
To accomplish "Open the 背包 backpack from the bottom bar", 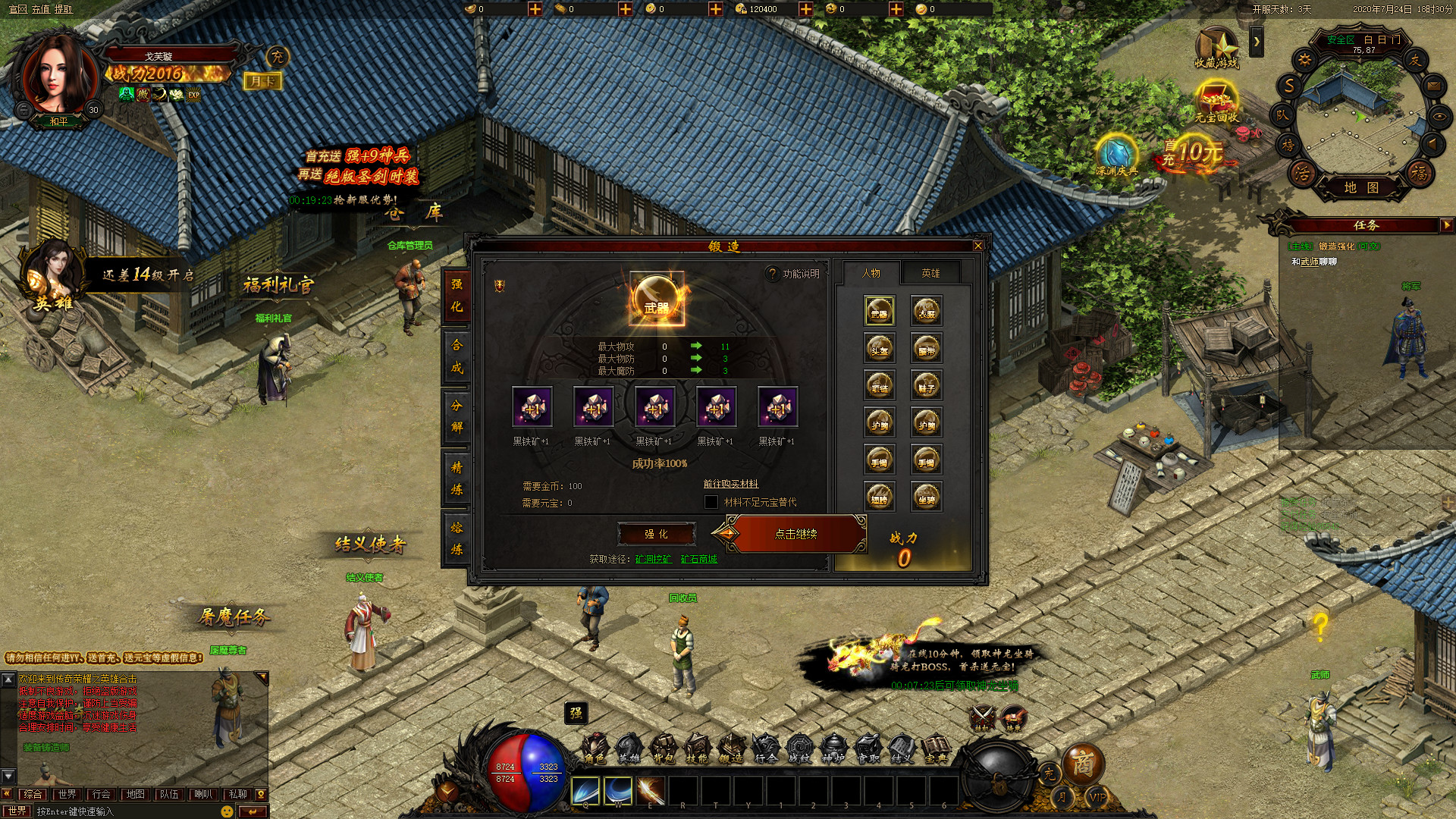I will pos(664,748).
